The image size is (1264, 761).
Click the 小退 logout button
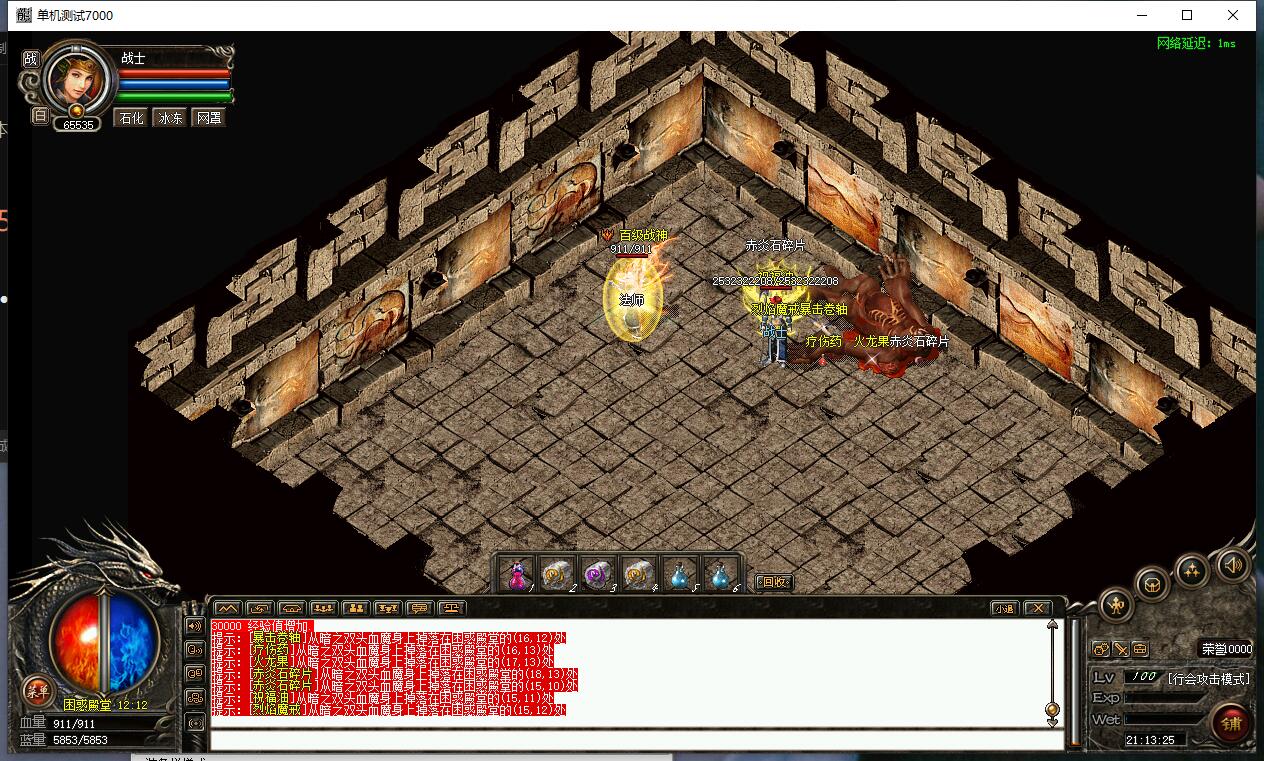click(x=1005, y=608)
